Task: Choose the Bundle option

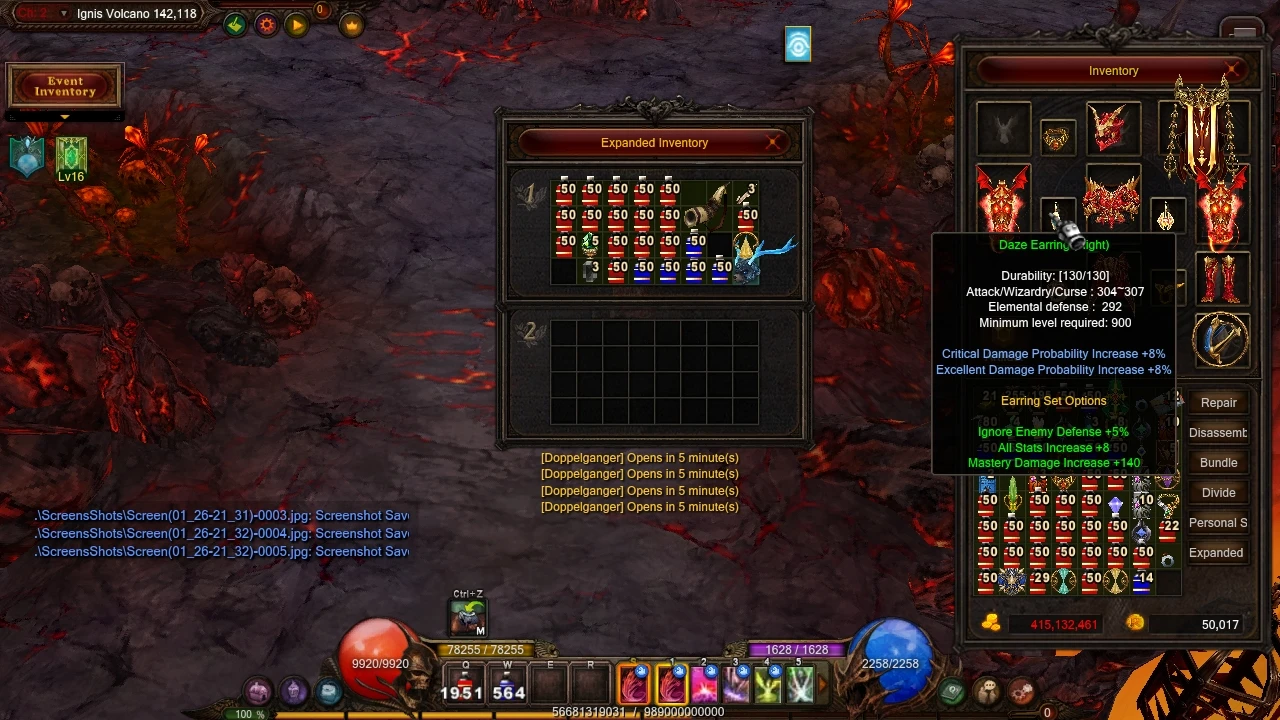Action: point(1218,462)
